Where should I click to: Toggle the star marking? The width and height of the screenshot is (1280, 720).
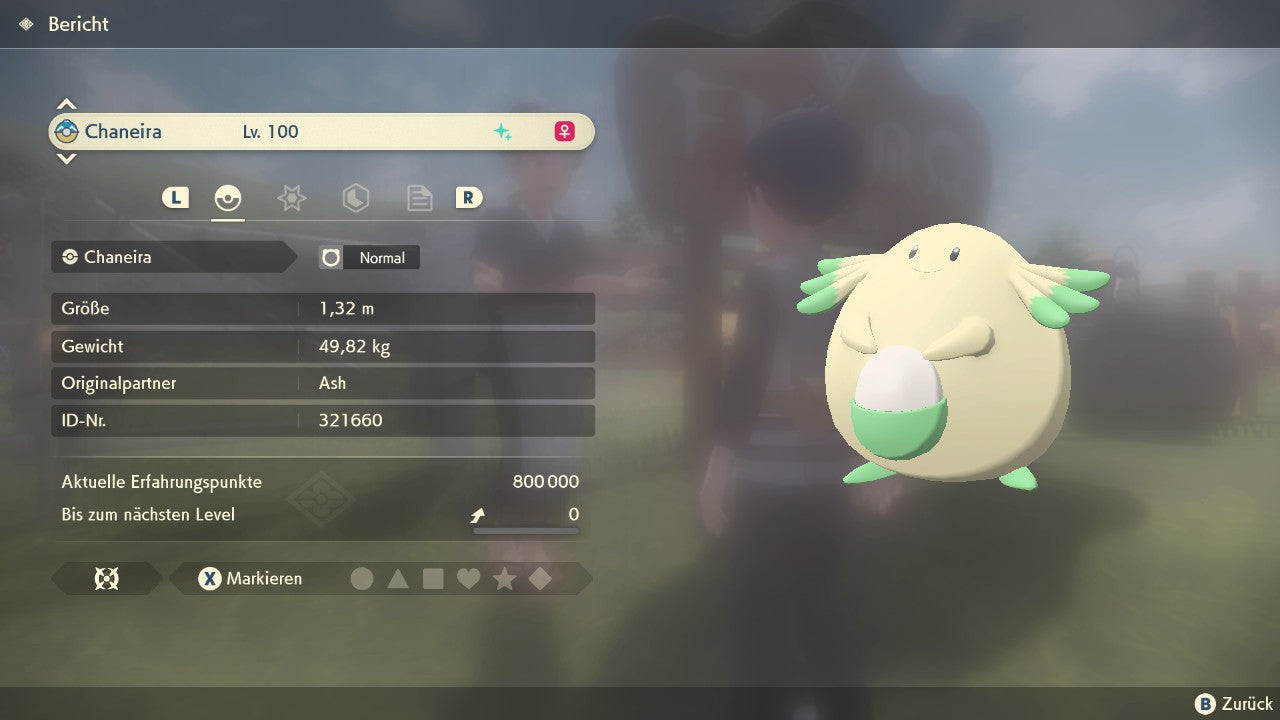tap(504, 579)
